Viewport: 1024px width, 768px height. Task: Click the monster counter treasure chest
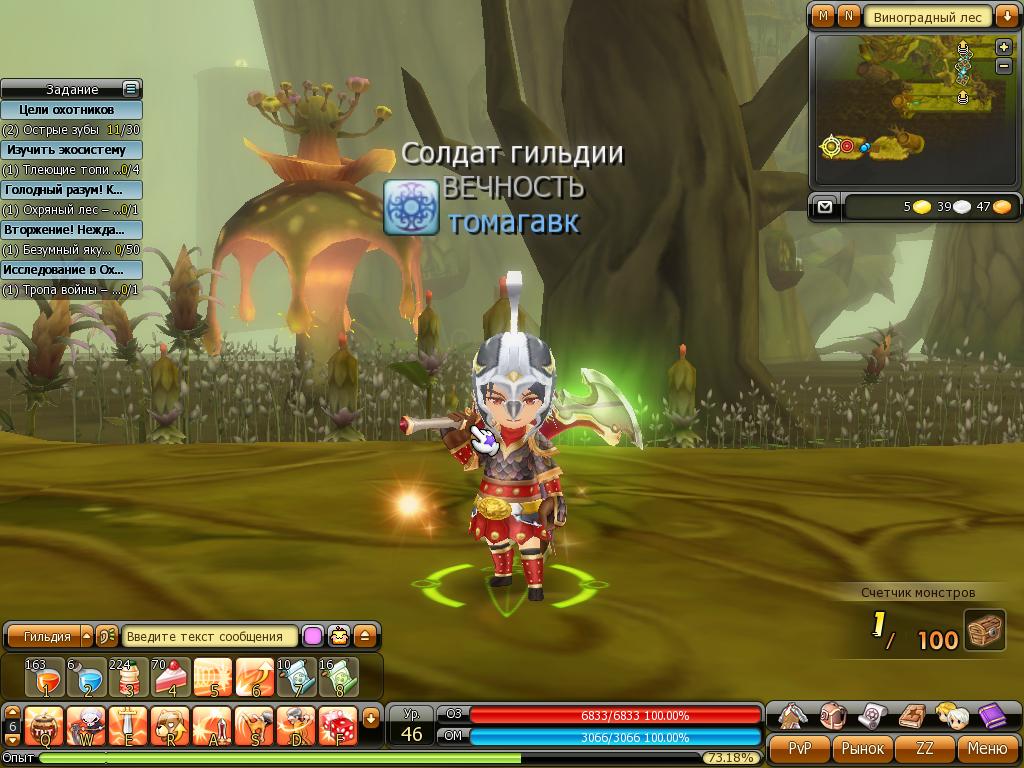click(985, 631)
